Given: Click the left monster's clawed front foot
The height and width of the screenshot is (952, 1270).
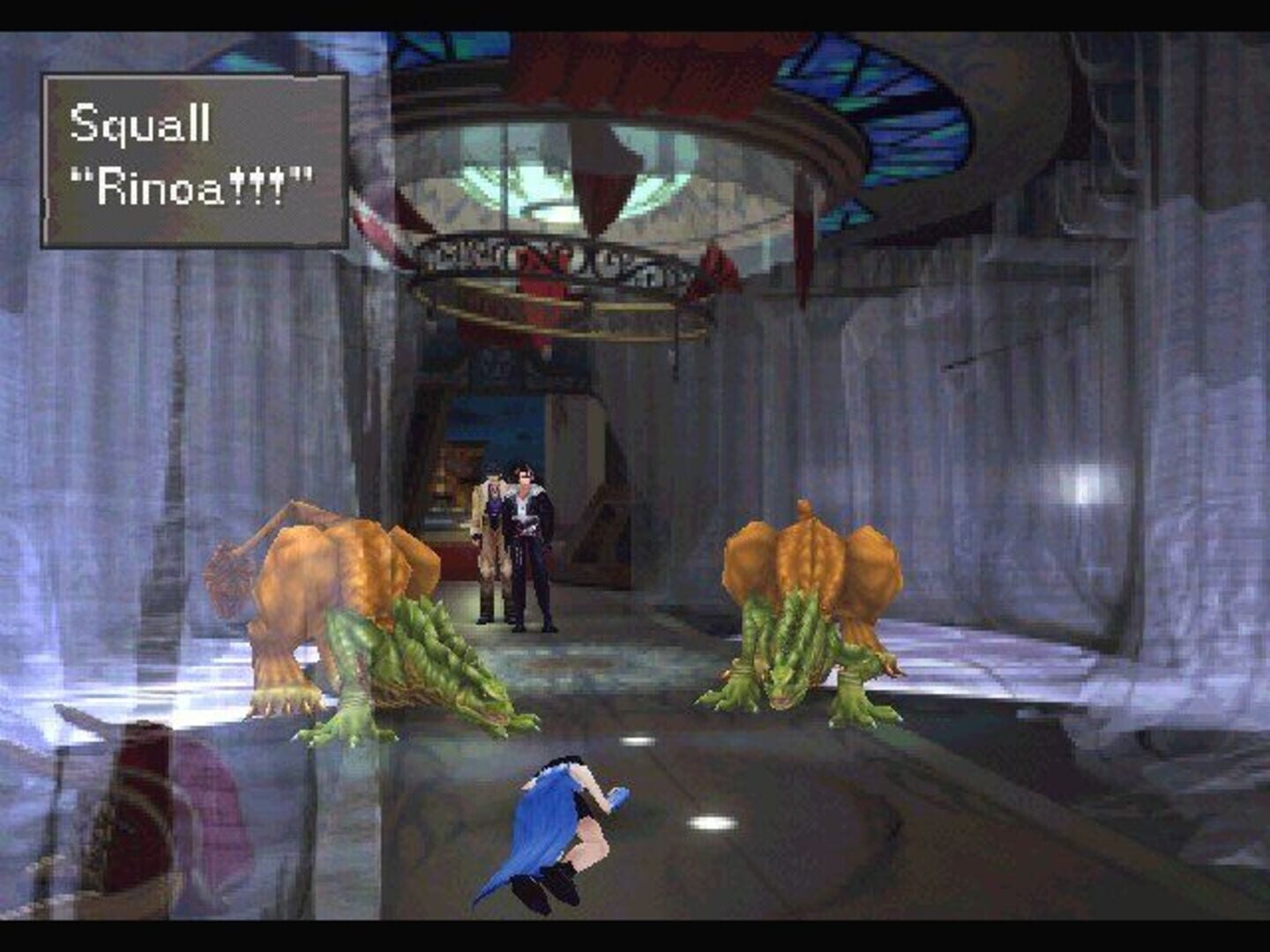Looking at the screenshot, I should click(x=273, y=705).
